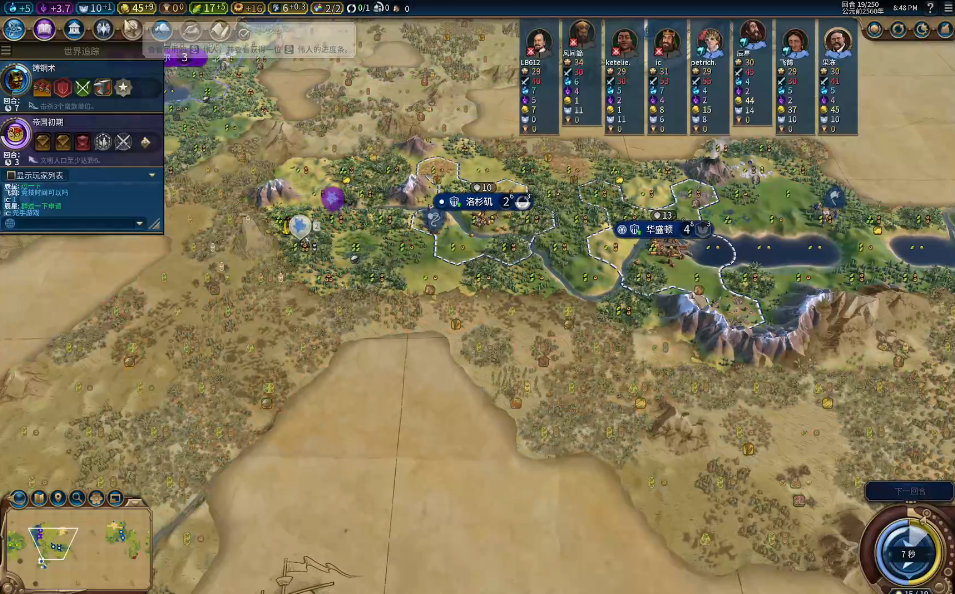
Task: Open diplomacy with petrich leader
Action: tap(709, 43)
